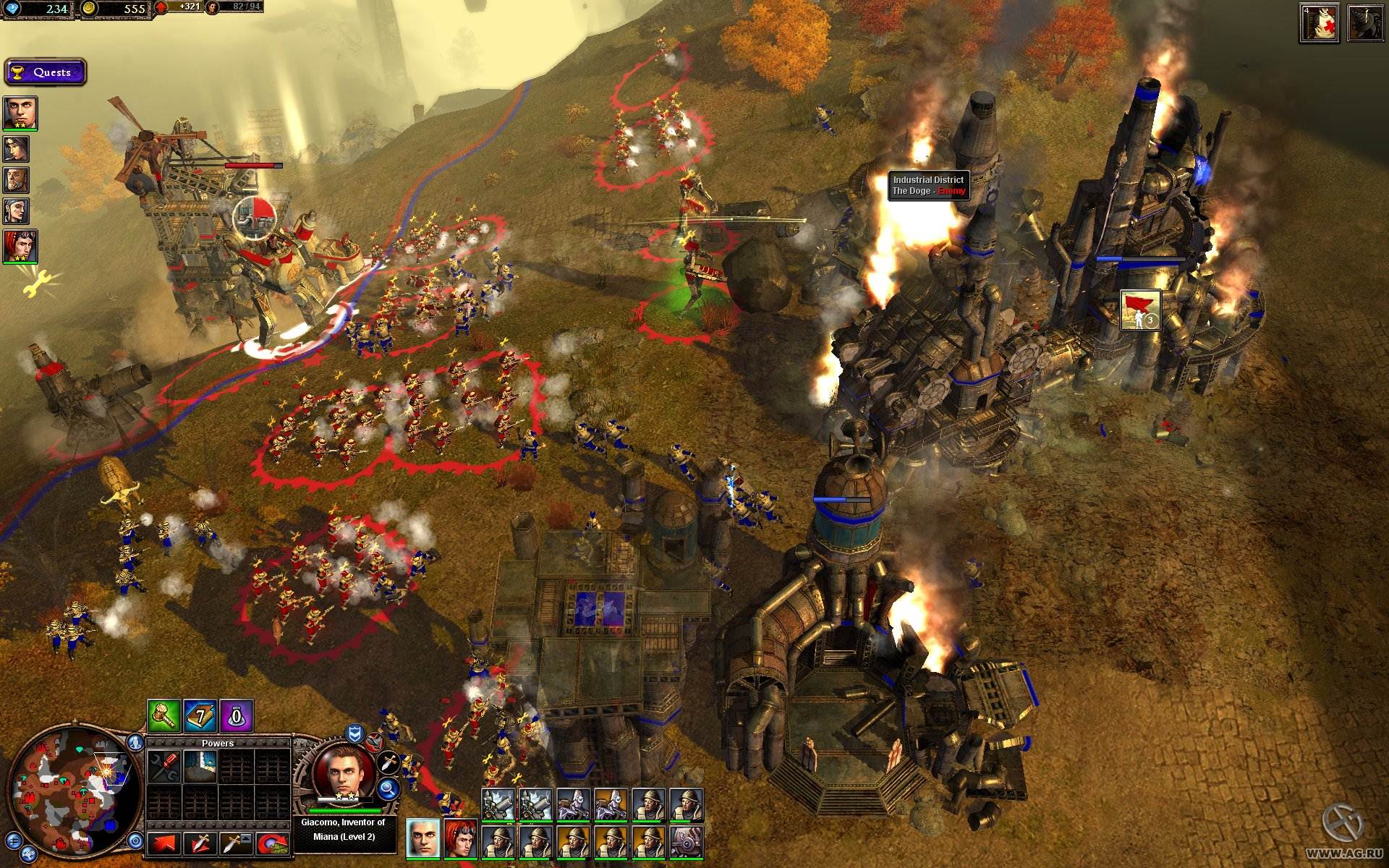Image resolution: width=1389 pixels, height=868 pixels.
Task: Click the red arrow move command
Action: [x=164, y=843]
